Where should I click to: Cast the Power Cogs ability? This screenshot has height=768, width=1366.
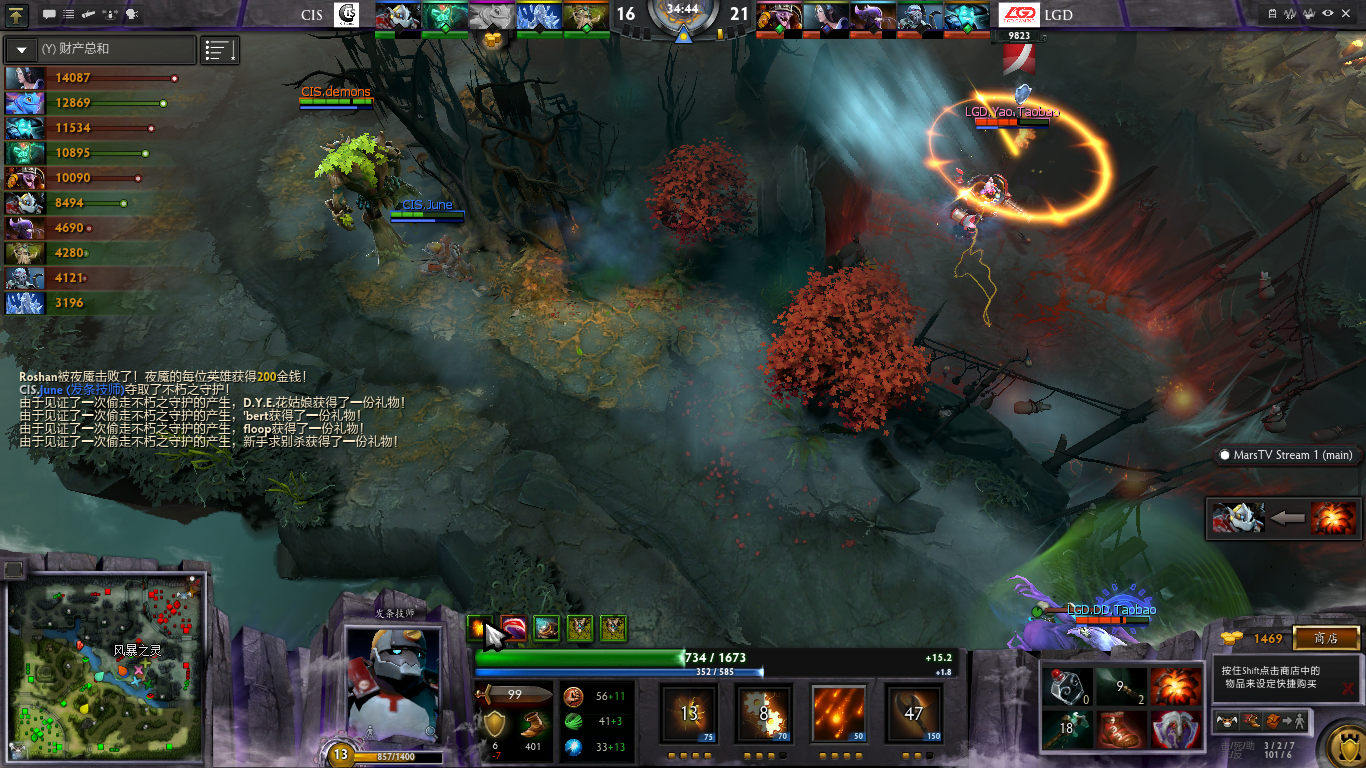[764, 712]
